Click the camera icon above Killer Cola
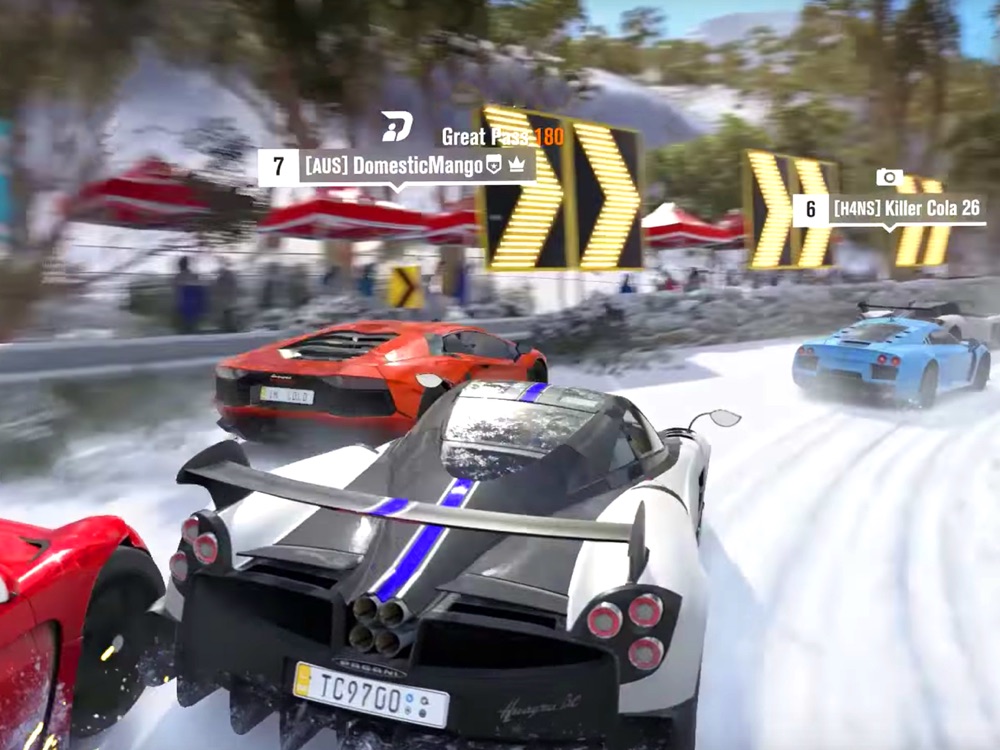Viewport: 1000px width, 750px height. (x=889, y=177)
